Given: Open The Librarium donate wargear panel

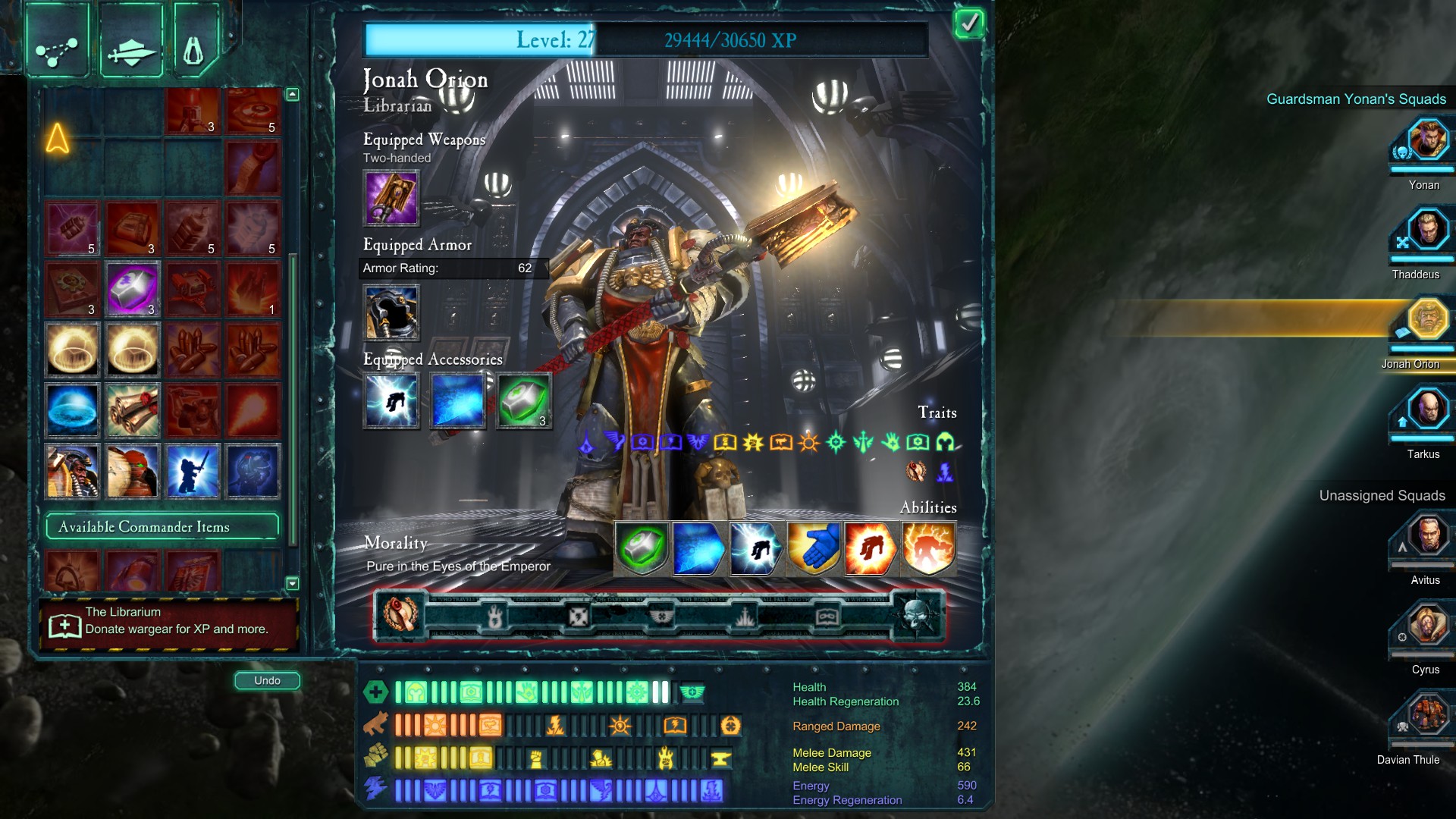Looking at the screenshot, I should [x=168, y=622].
